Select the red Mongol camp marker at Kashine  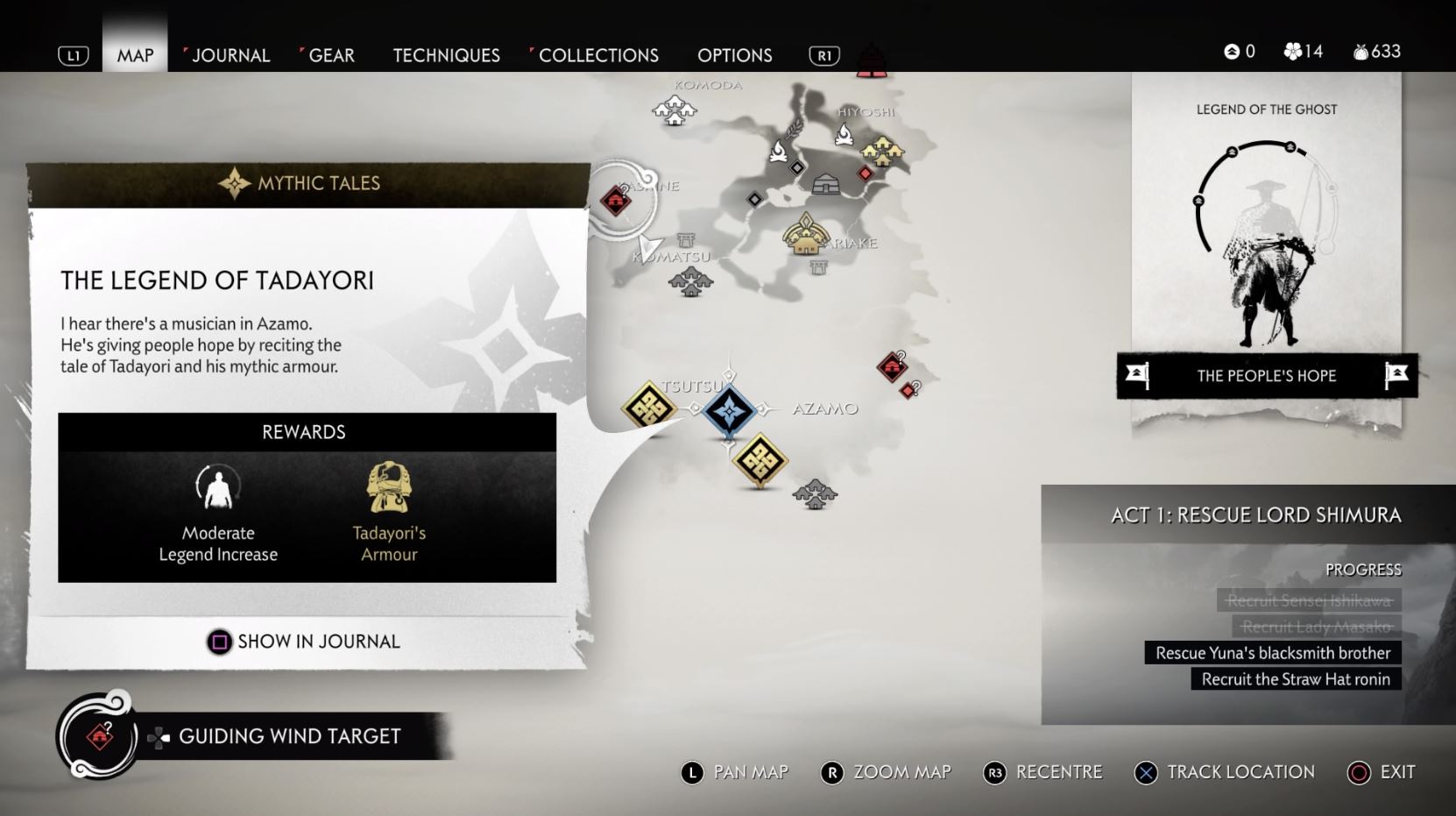(616, 202)
